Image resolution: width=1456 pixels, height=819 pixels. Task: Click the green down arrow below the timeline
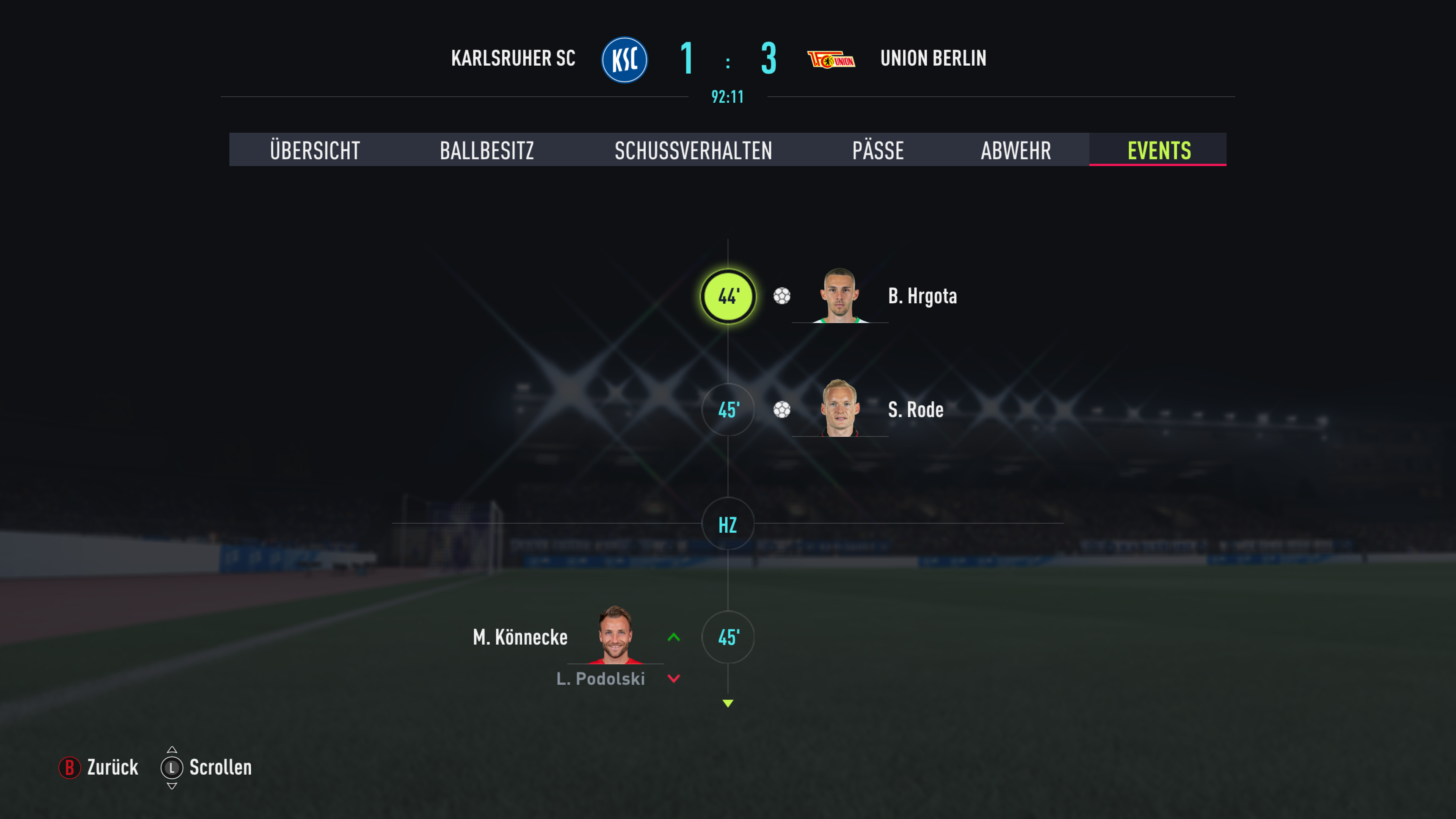728,703
